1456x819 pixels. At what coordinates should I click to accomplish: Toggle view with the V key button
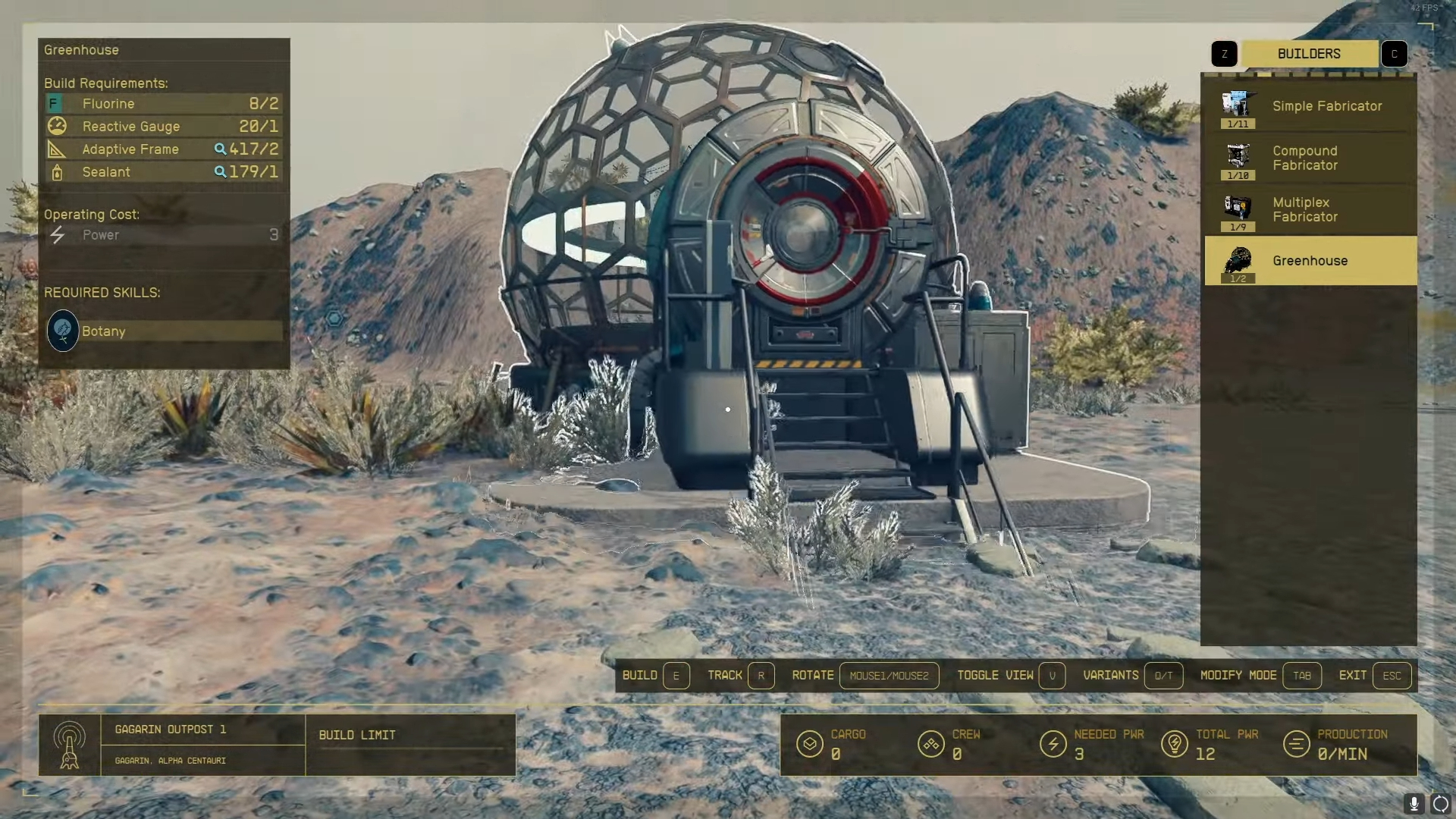click(1053, 675)
